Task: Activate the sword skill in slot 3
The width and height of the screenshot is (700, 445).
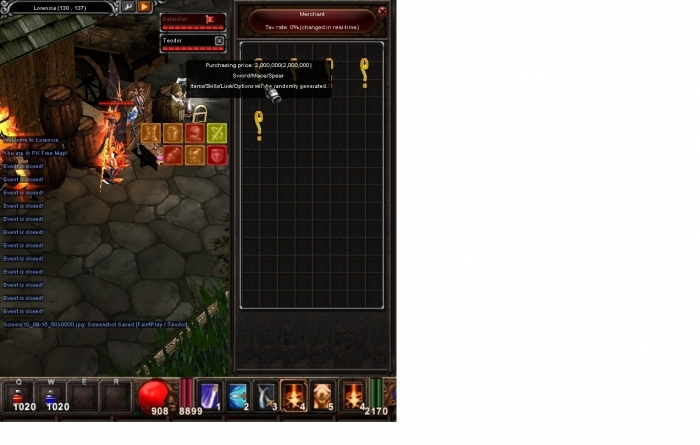Action: click(266, 395)
